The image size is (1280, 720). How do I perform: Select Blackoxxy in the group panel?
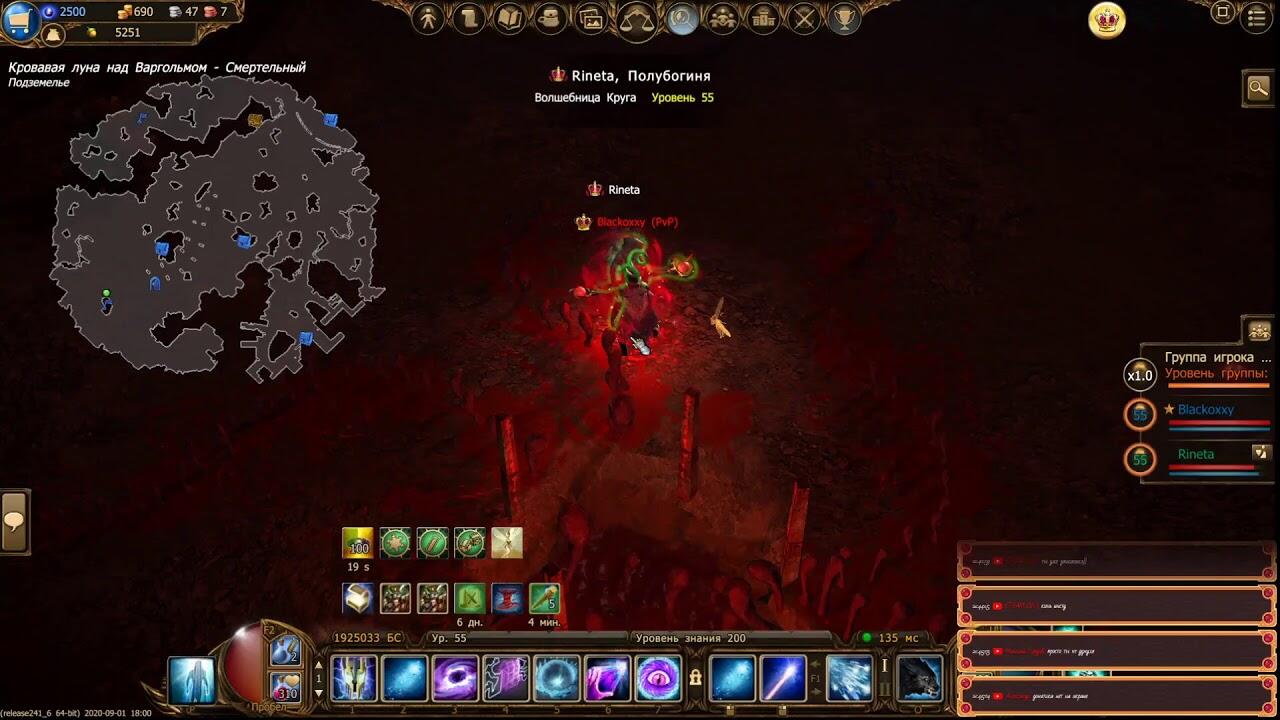(1205, 409)
